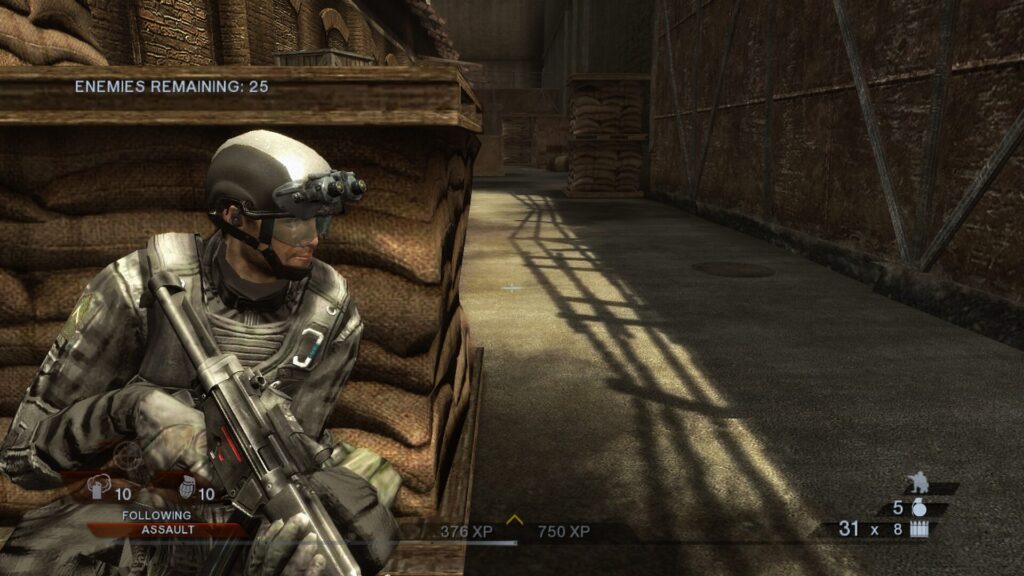Select the frag grenade icon beside the rifle
The height and width of the screenshot is (576, 1024).
tap(187, 489)
